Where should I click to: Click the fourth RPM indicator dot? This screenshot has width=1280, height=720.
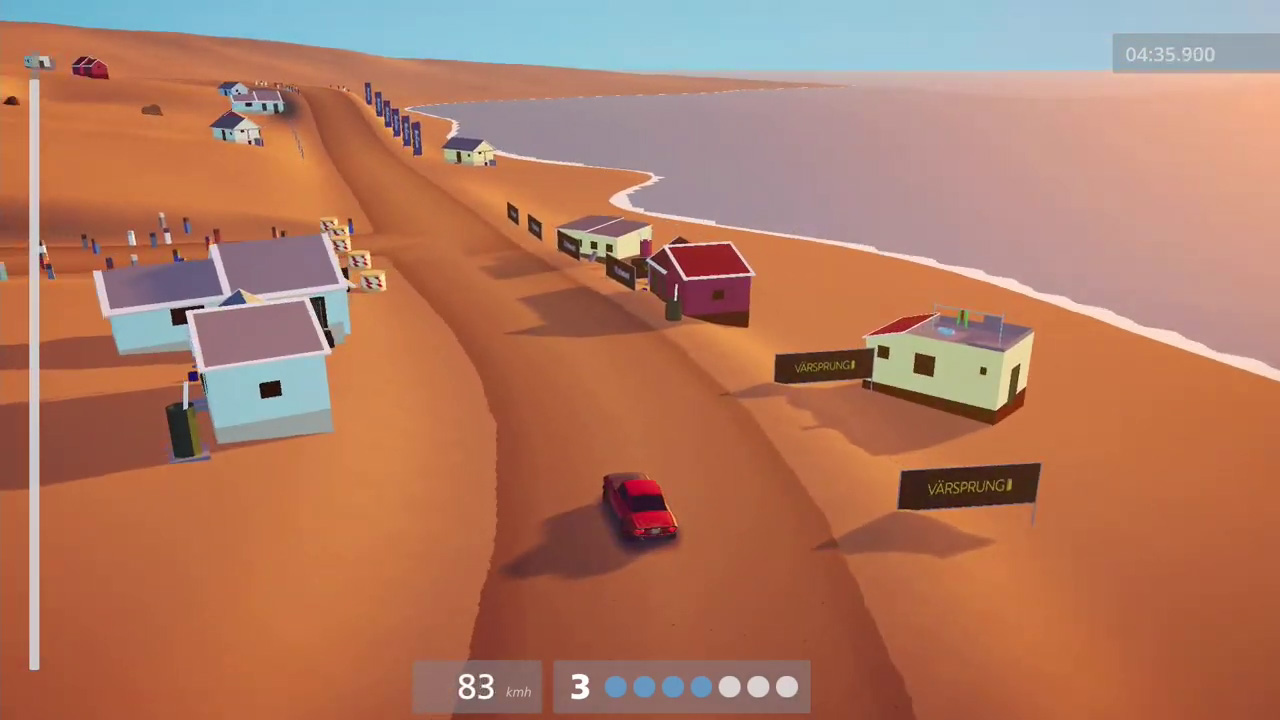700,687
